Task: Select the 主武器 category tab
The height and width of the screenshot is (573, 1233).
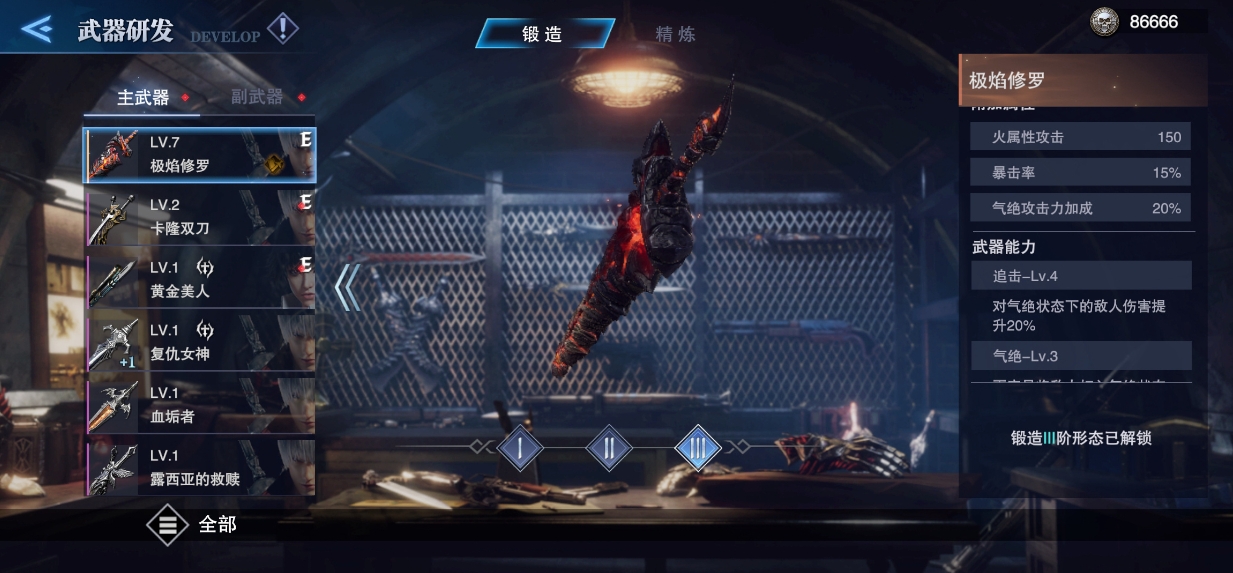Action: [x=143, y=98]
